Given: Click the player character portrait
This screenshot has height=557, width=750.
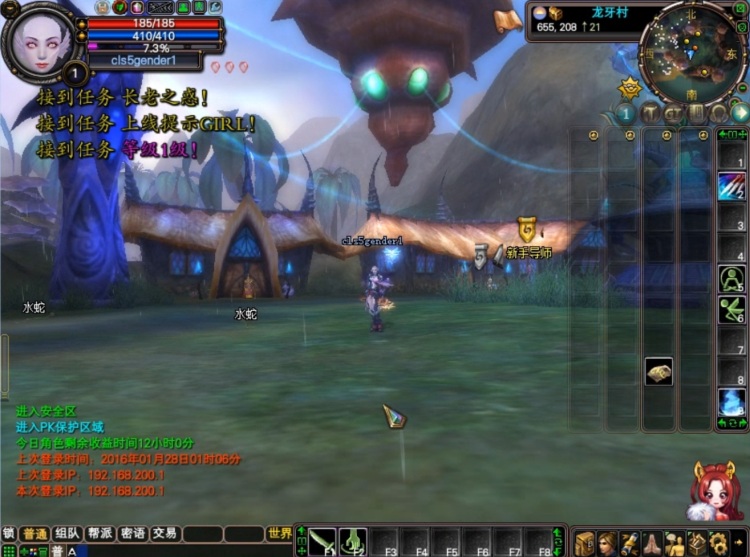Looking at the screenshot, I should coord(41,41).
